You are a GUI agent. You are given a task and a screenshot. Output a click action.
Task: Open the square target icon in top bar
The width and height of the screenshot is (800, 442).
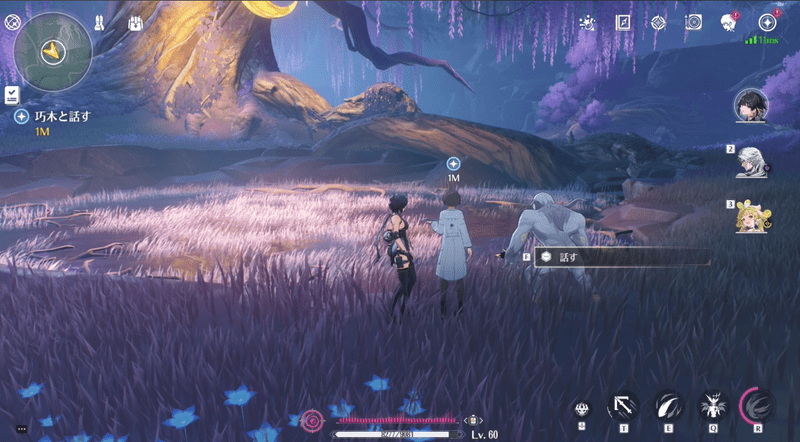(x=692, y=21)
